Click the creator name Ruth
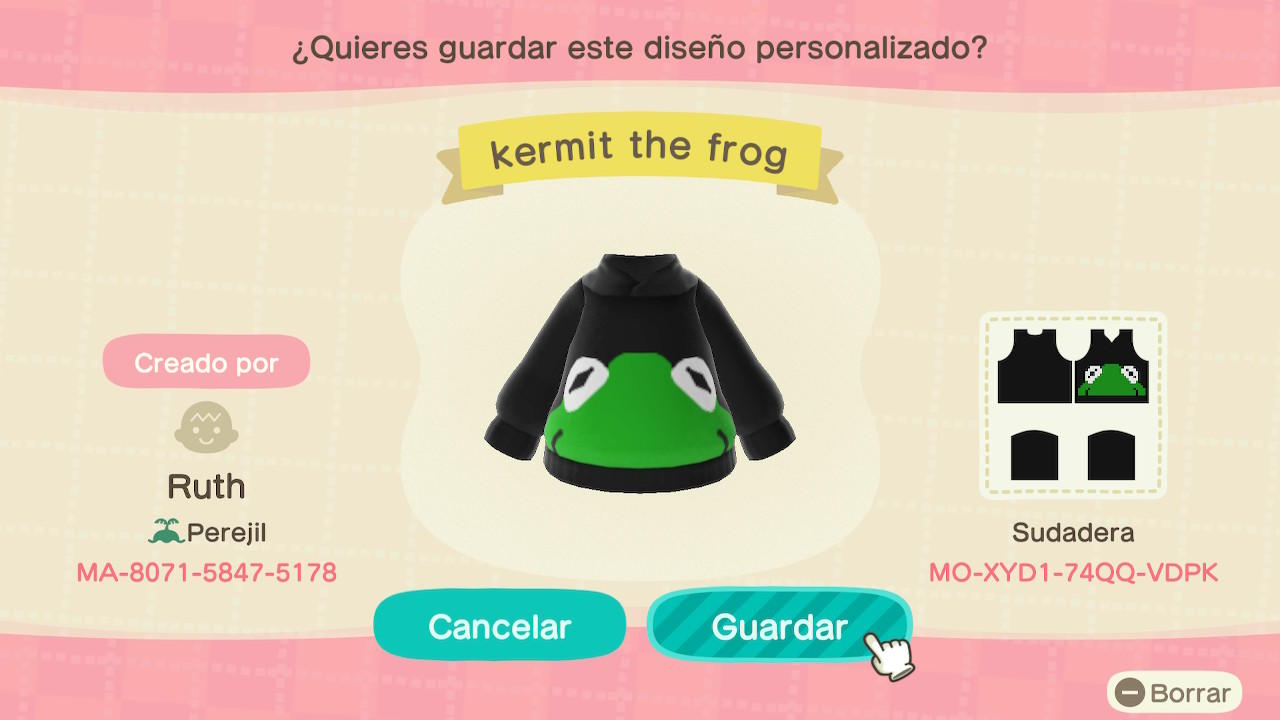Screen dimensions: 1280x720 206,486
